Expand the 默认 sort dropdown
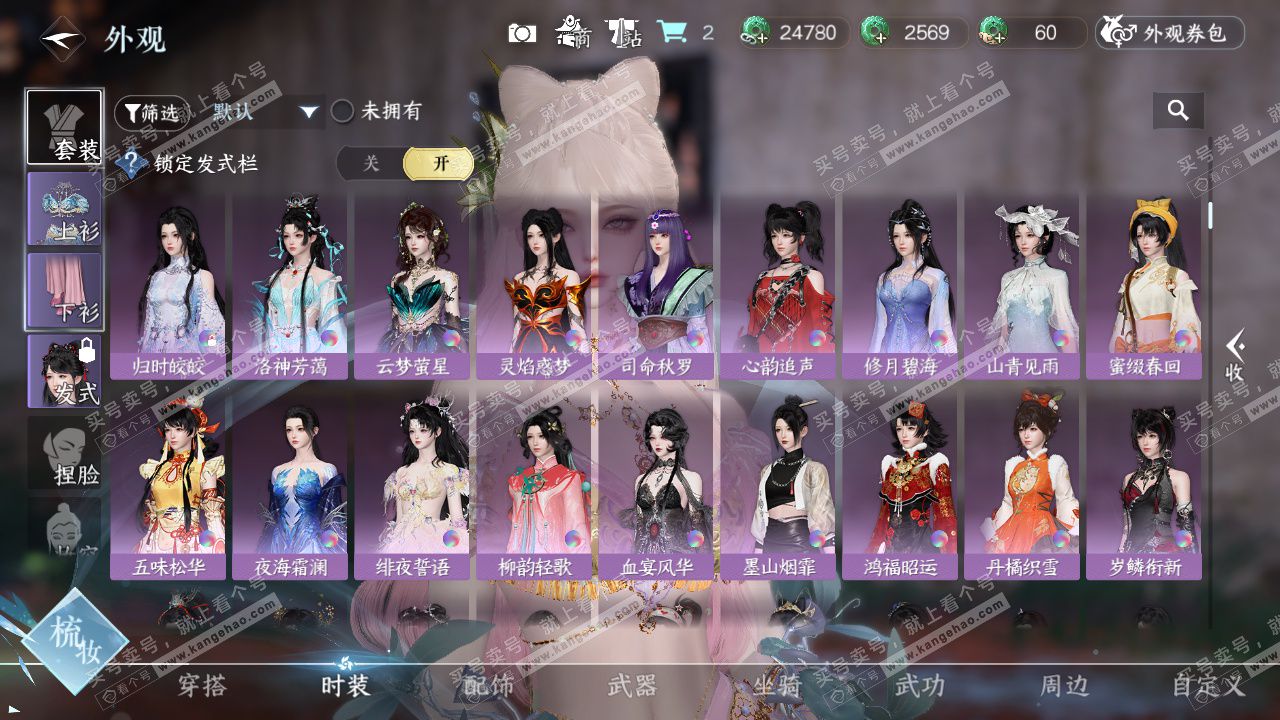 coord(309,112)
